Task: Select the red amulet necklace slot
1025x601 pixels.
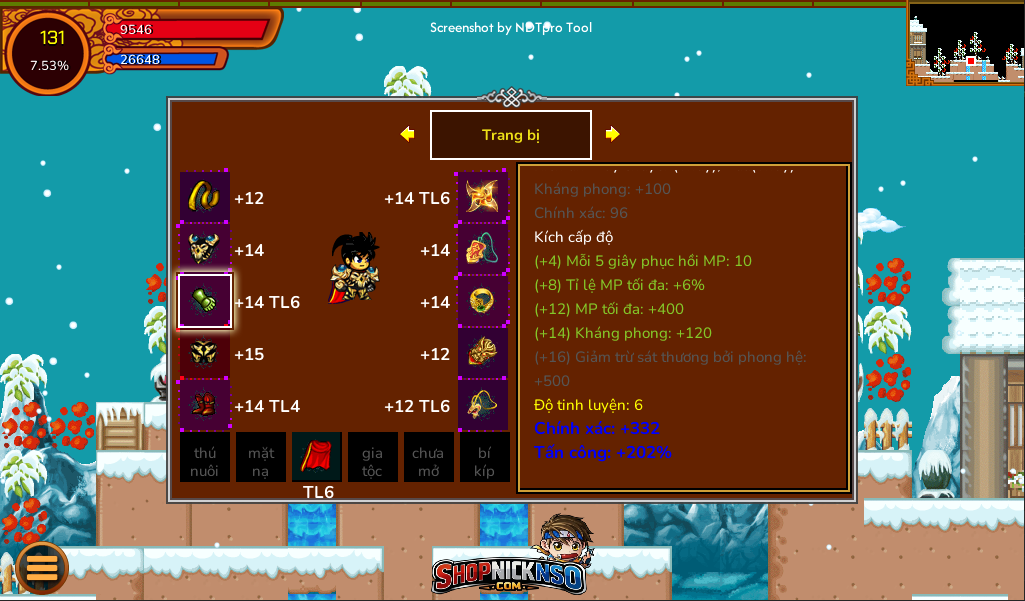Action: coord(483,249)
